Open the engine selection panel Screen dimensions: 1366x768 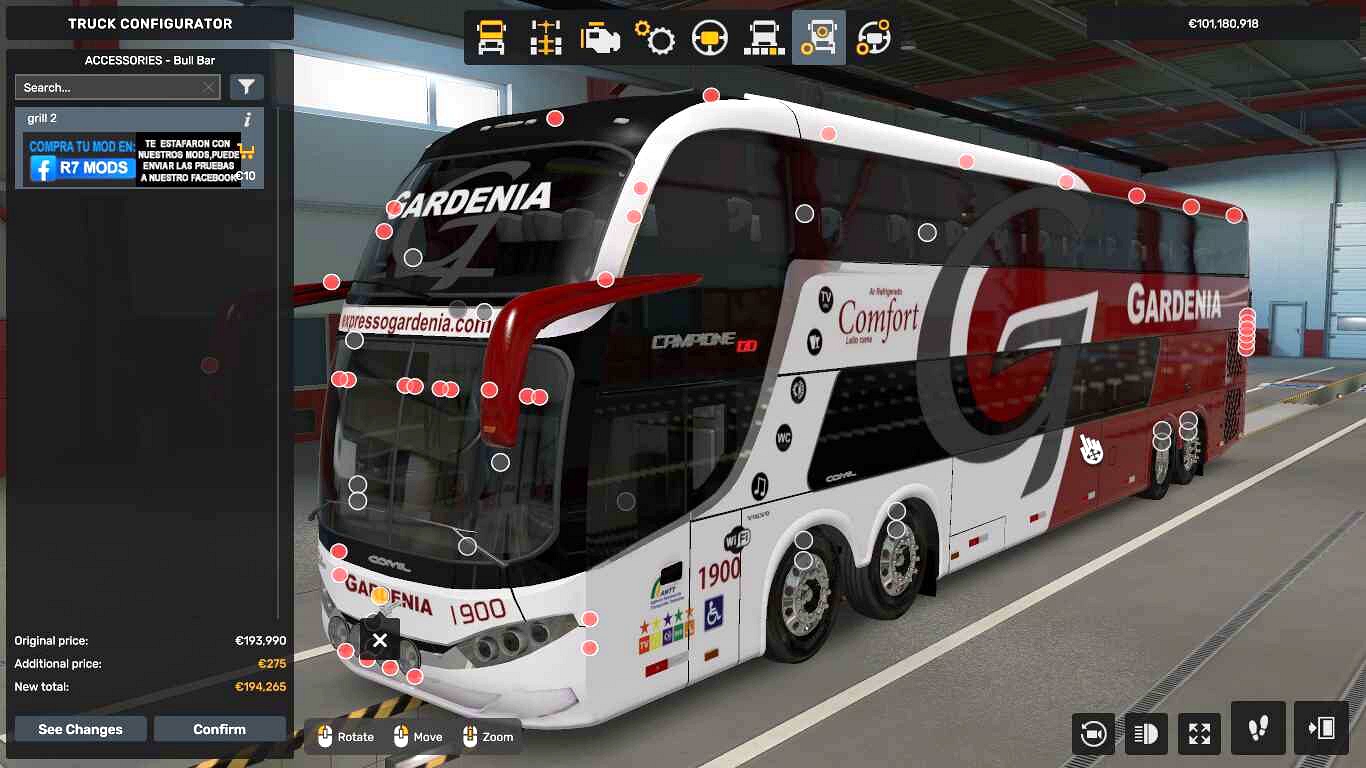pyautogui.click(x=599, y=37)
